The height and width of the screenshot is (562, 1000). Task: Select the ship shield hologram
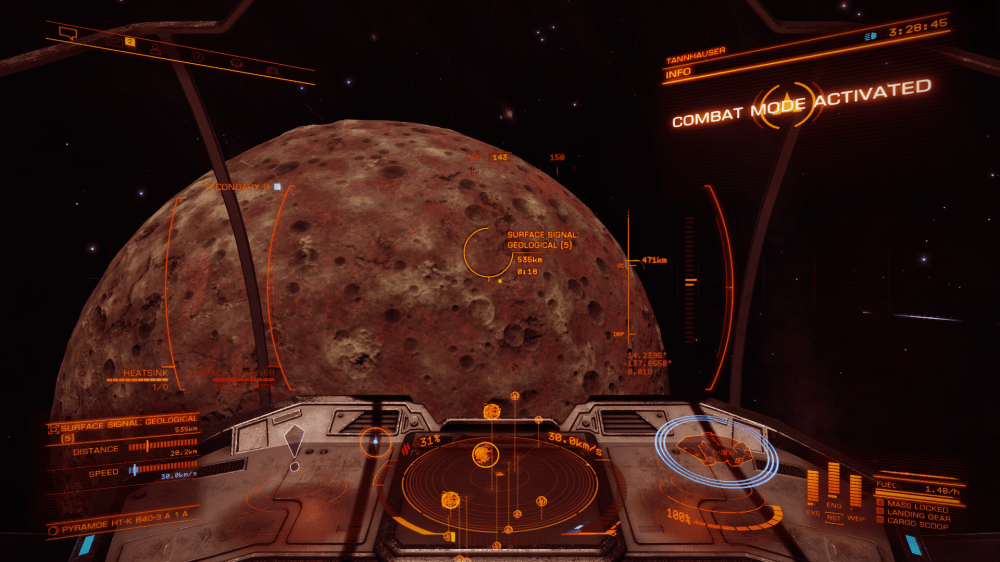point(716,451)
